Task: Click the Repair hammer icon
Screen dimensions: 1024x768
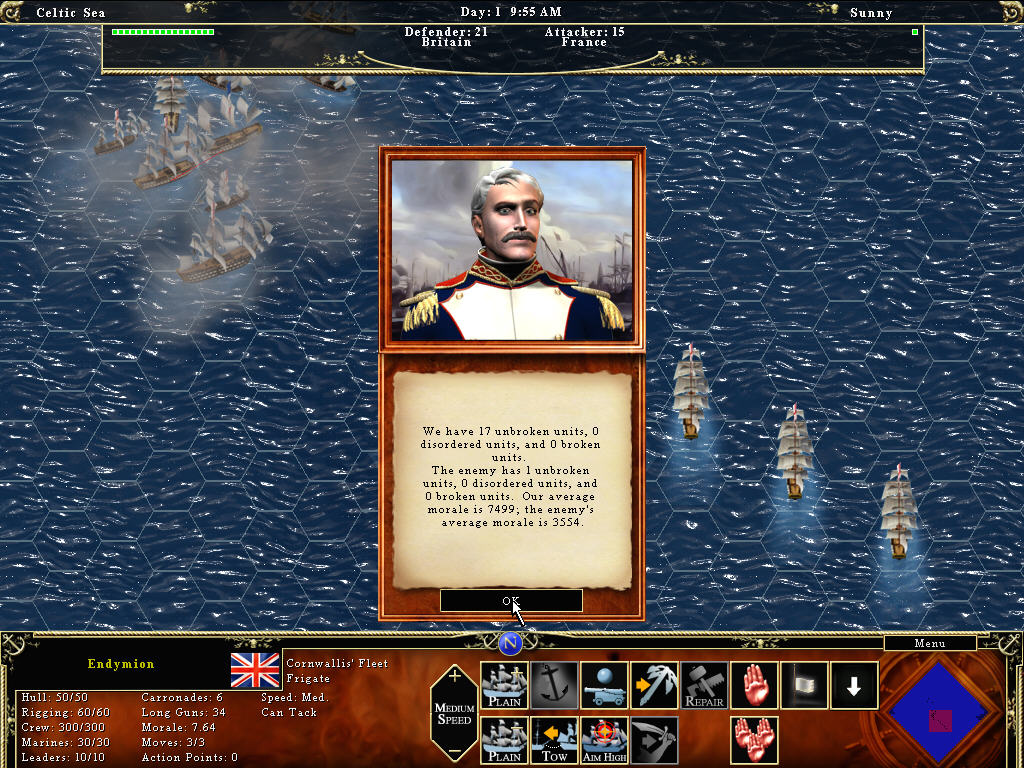Action: (x=704, y=686)
